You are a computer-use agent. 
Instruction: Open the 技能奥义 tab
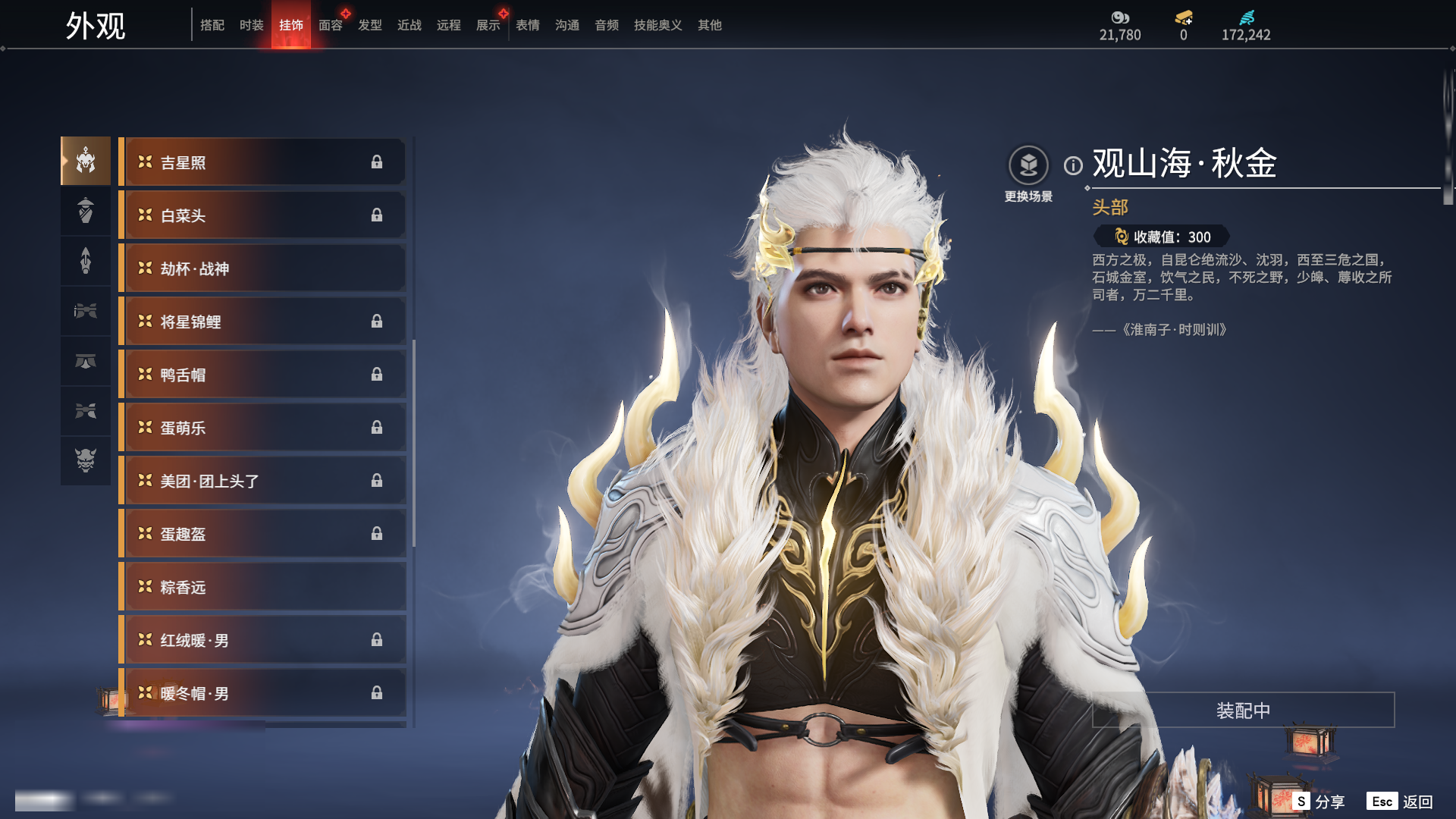coord(657,25)
